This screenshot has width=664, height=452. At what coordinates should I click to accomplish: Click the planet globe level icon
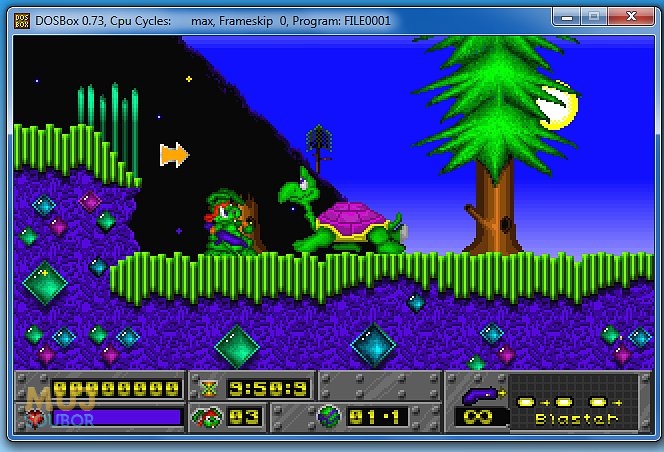point(328,416)
